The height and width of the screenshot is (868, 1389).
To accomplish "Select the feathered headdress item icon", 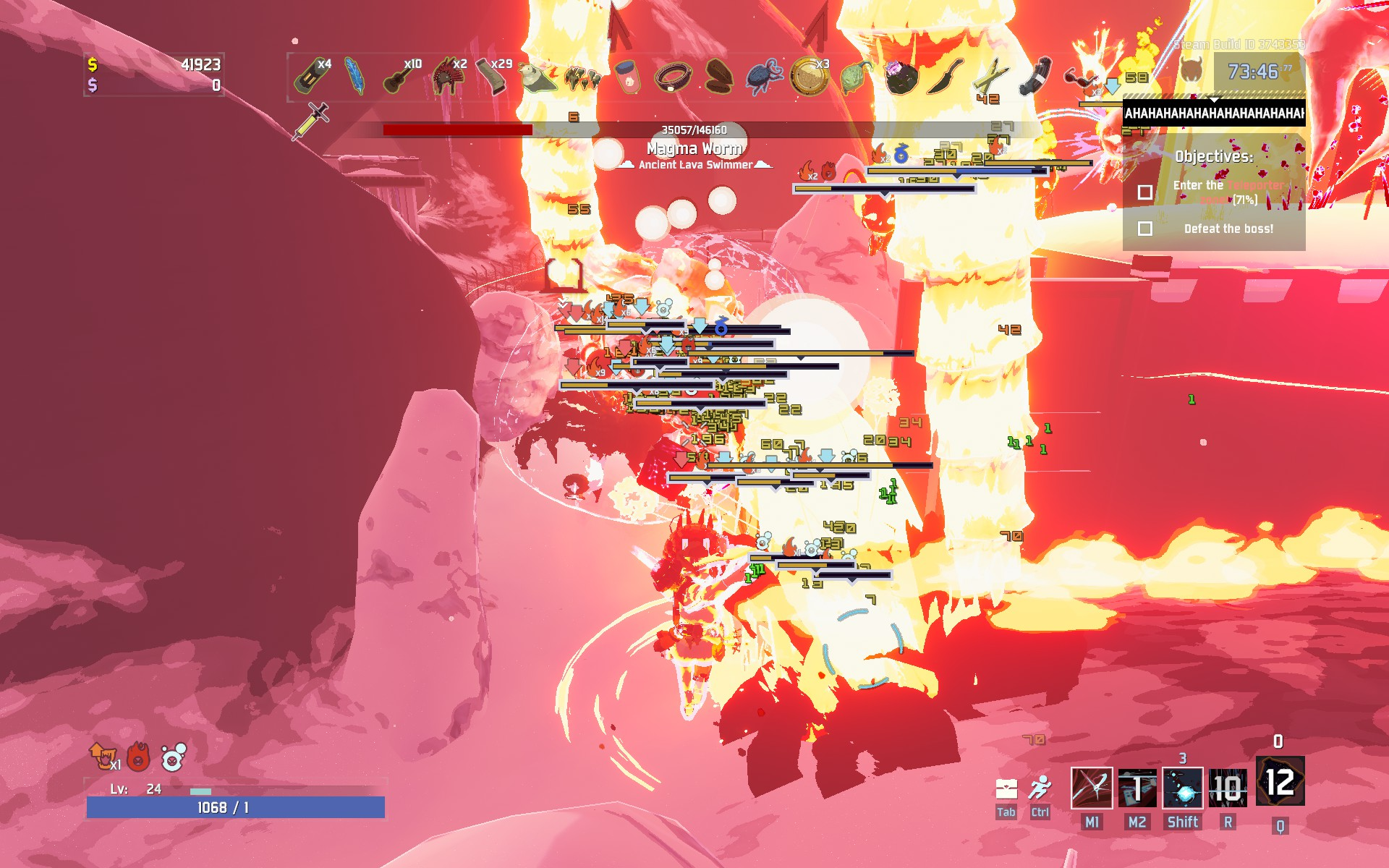I will pyautogui.click(x=446, y=77).
